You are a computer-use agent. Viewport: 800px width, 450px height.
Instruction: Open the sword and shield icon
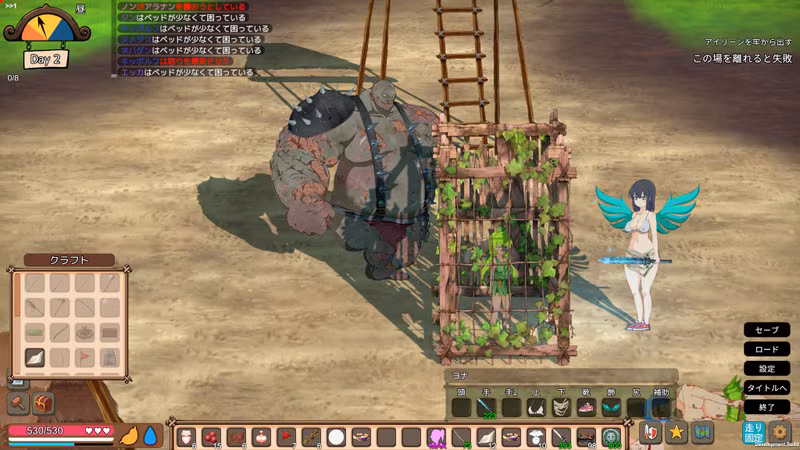click(x=651, y=433)
